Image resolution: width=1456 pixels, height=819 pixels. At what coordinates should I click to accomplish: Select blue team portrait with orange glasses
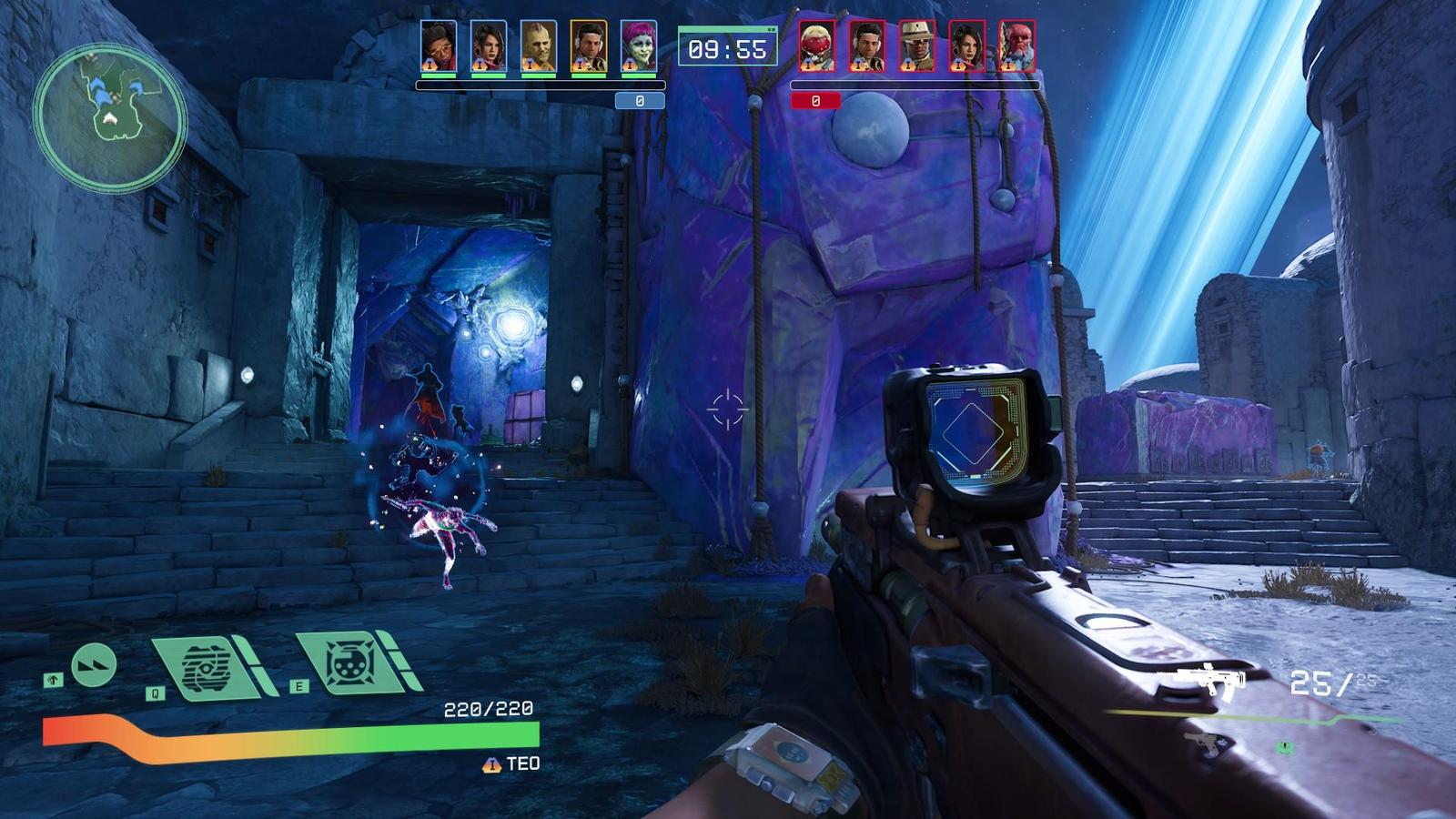tap(439, 46)
